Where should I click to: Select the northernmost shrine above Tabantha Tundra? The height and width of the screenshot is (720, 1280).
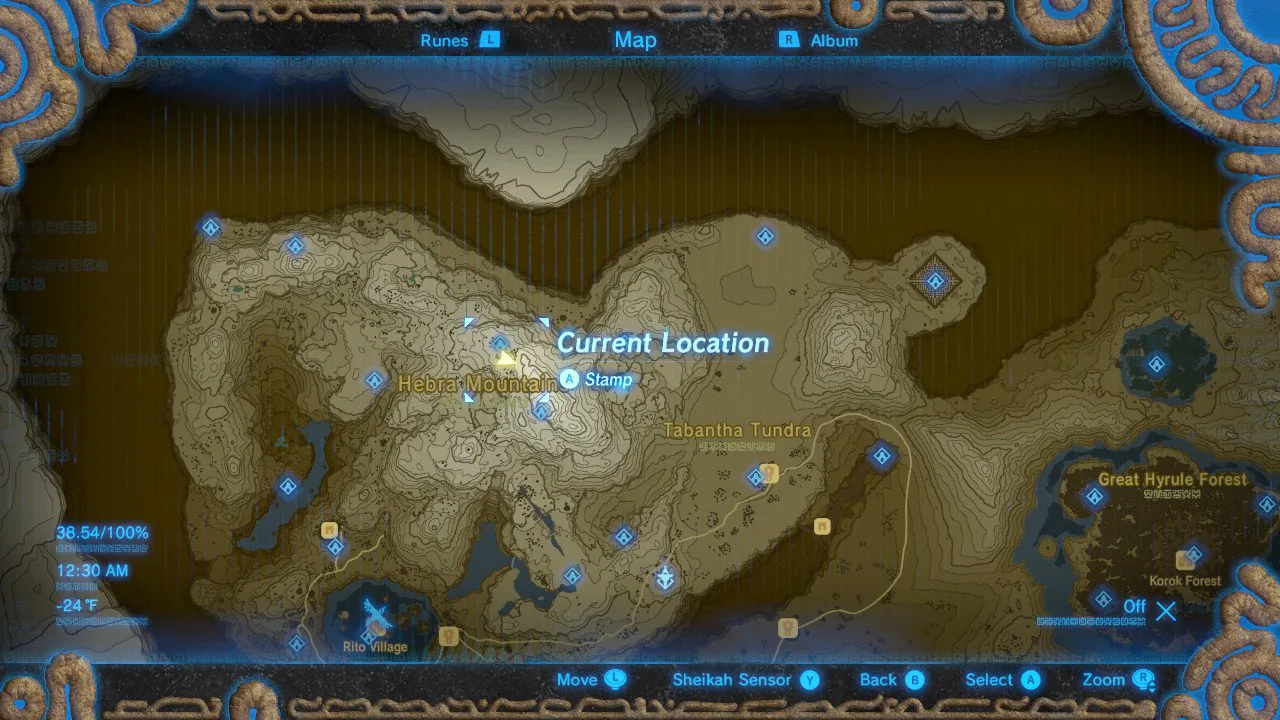click(x=765, y=236)
